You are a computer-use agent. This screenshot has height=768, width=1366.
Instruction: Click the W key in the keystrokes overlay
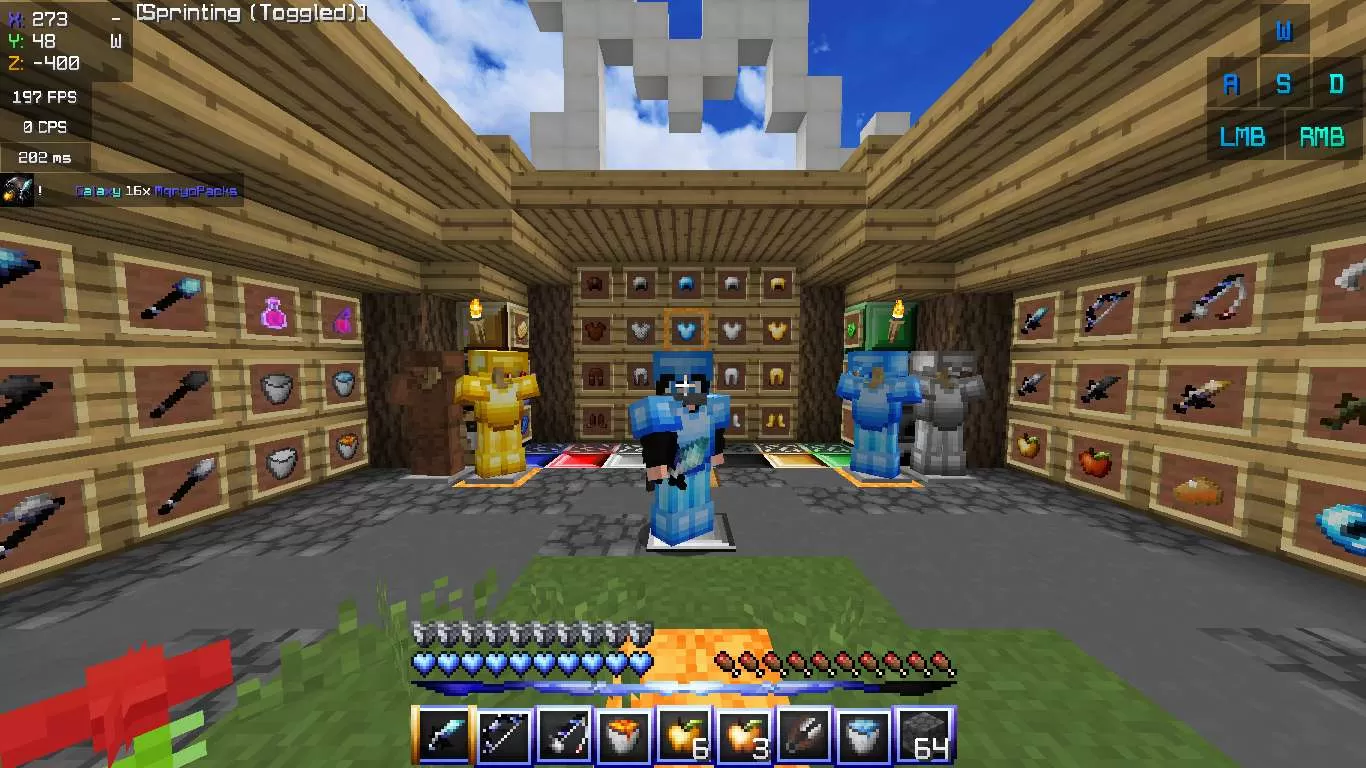(1286, 30)
